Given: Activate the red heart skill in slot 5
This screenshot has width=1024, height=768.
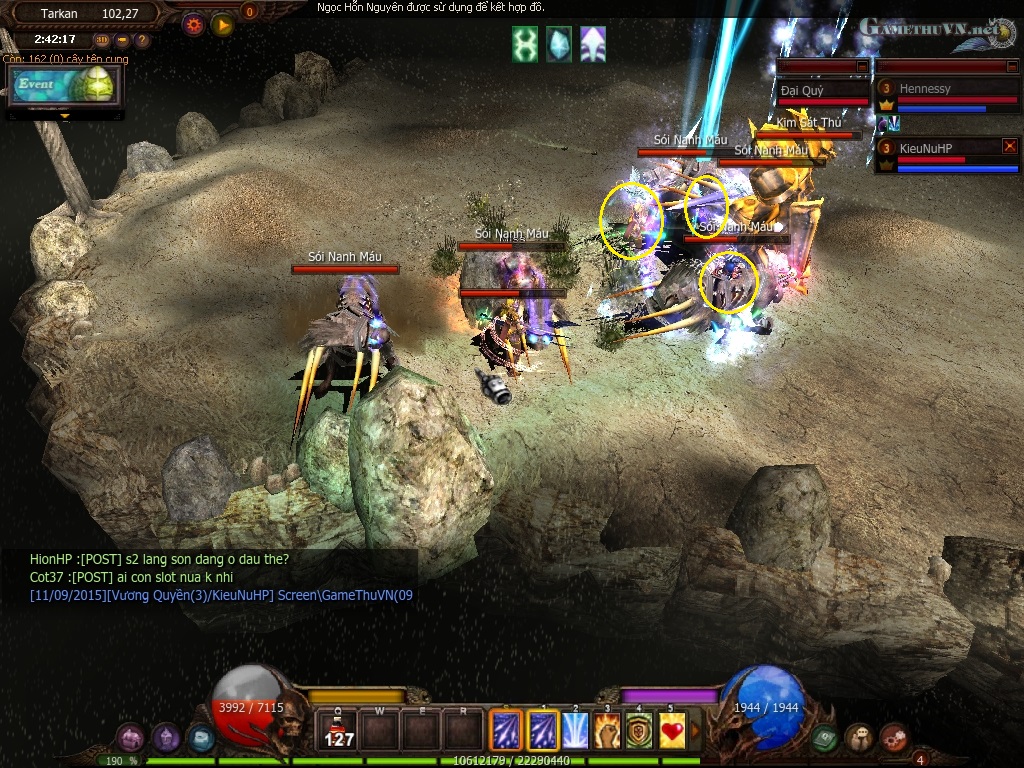Looking at the screenshot, I should click(671, 730).
